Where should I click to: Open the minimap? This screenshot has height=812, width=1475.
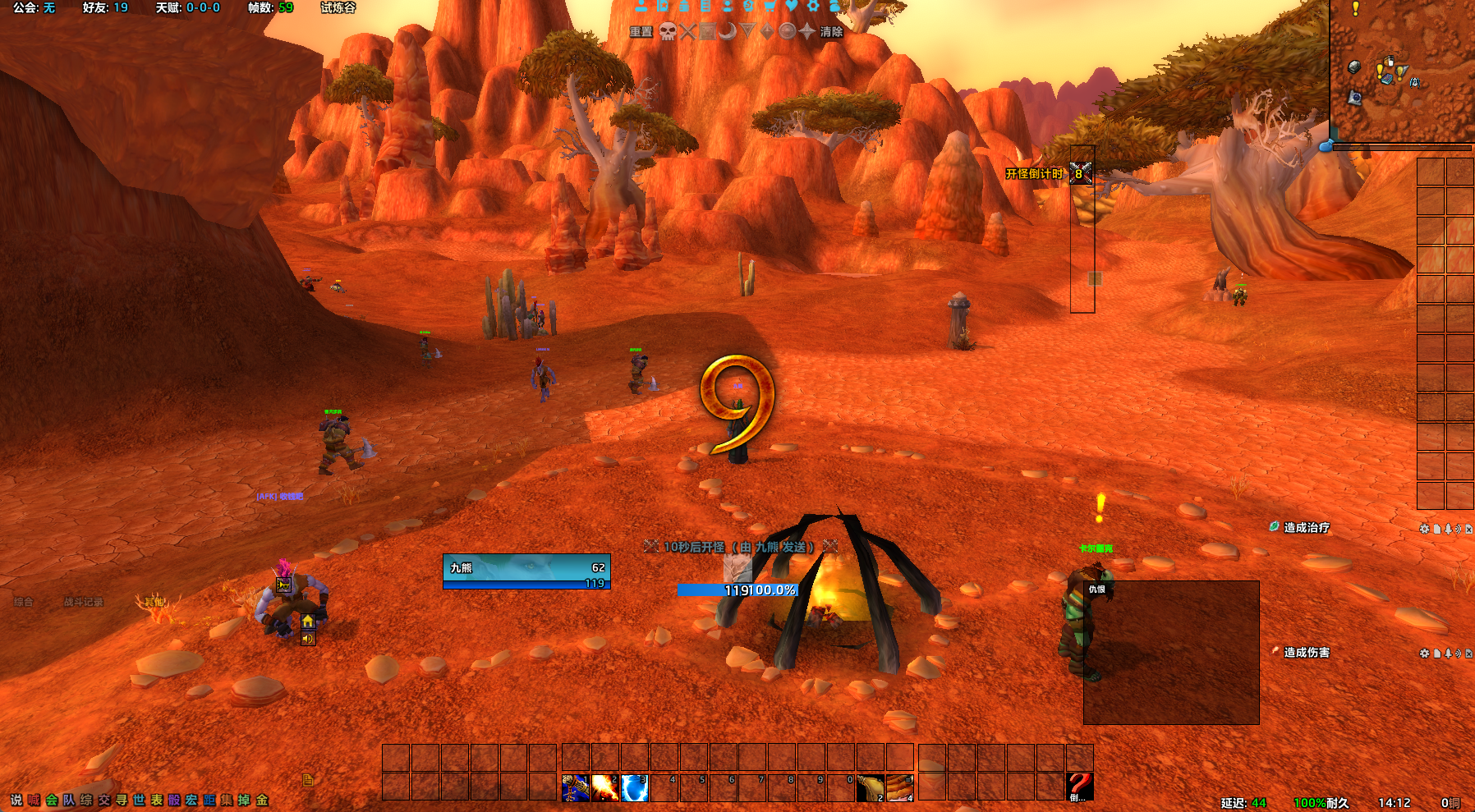1401,70
